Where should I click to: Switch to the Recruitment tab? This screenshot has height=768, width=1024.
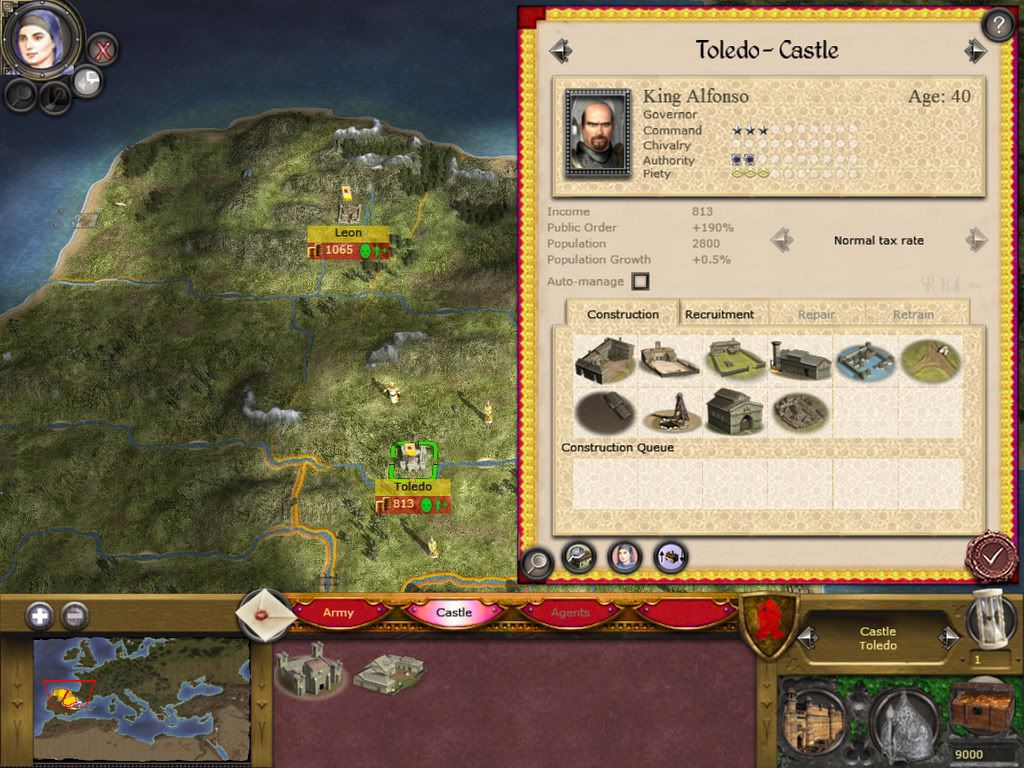point(719,314)
